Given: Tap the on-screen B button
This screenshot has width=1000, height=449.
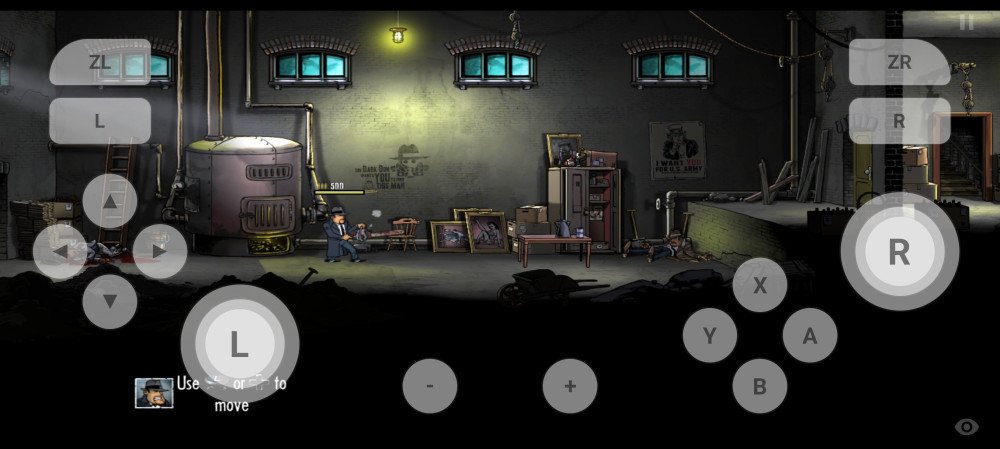Looking at the screenshot, I should point(759,386).
